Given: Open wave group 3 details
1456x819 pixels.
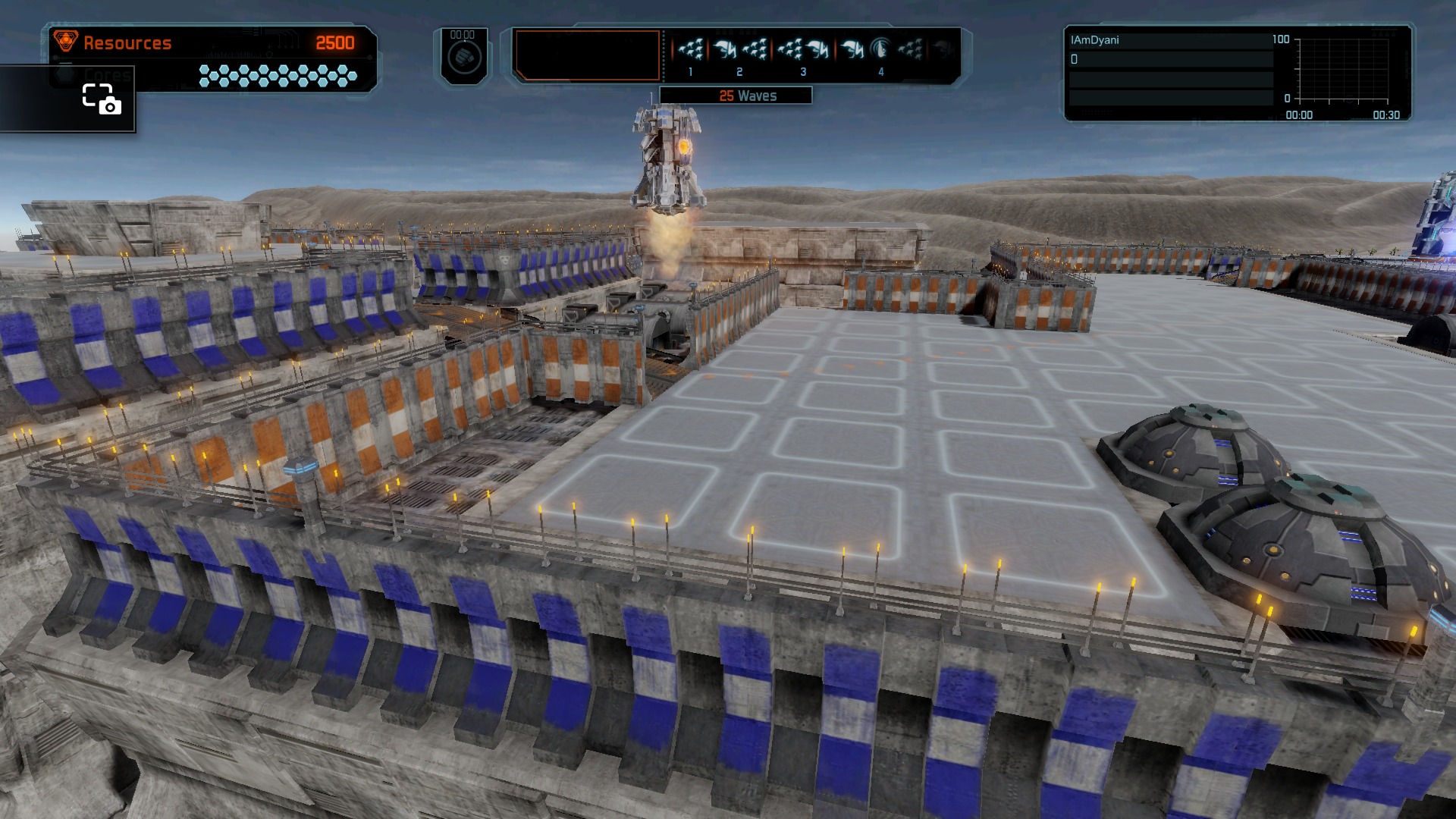Looking at the screenshot, I should click(804, 72).
